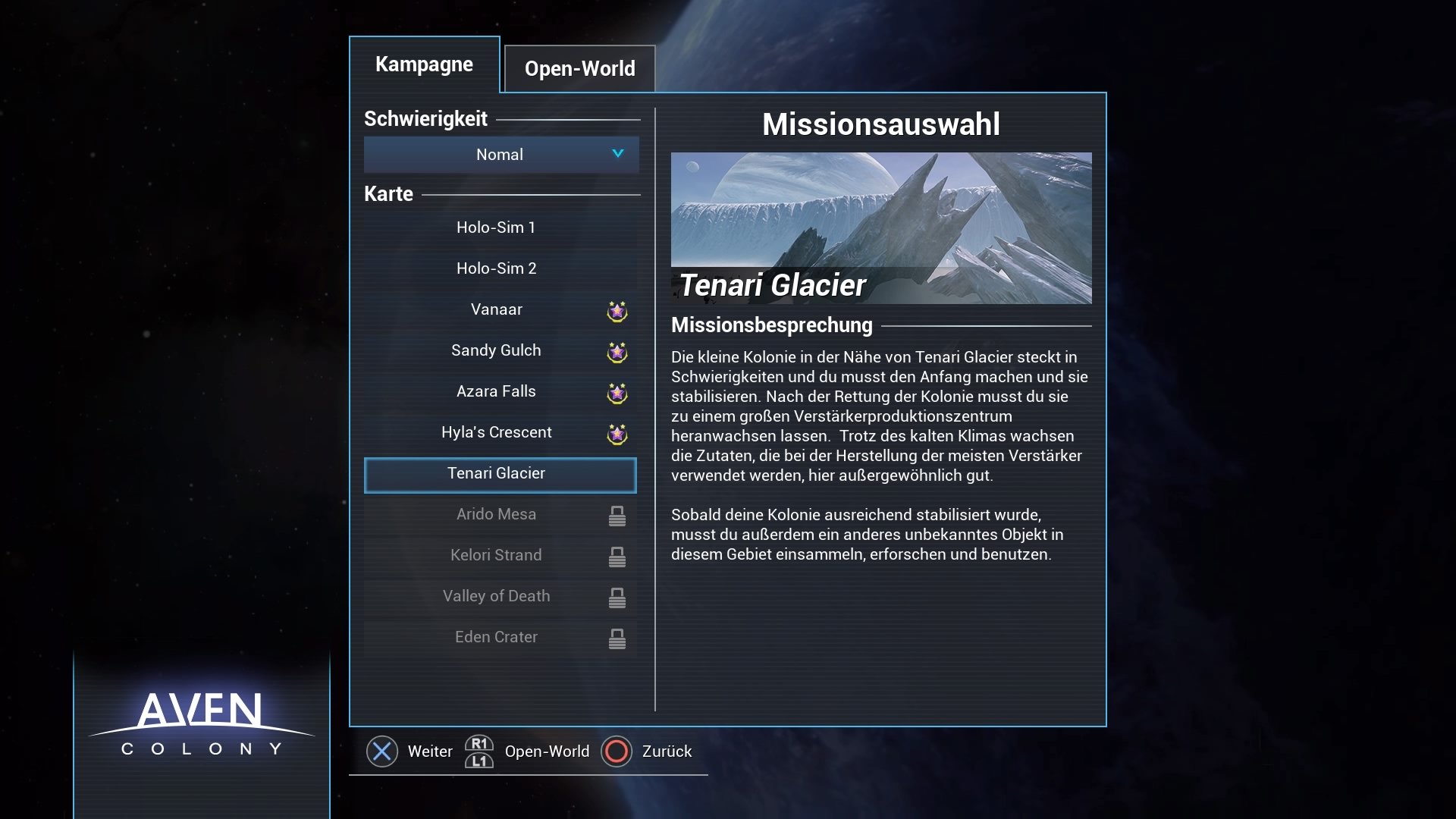Viewport: 1456px width, 819px height.
Task: Click the circle button icon beside Zurück
Action: [618, 752]
